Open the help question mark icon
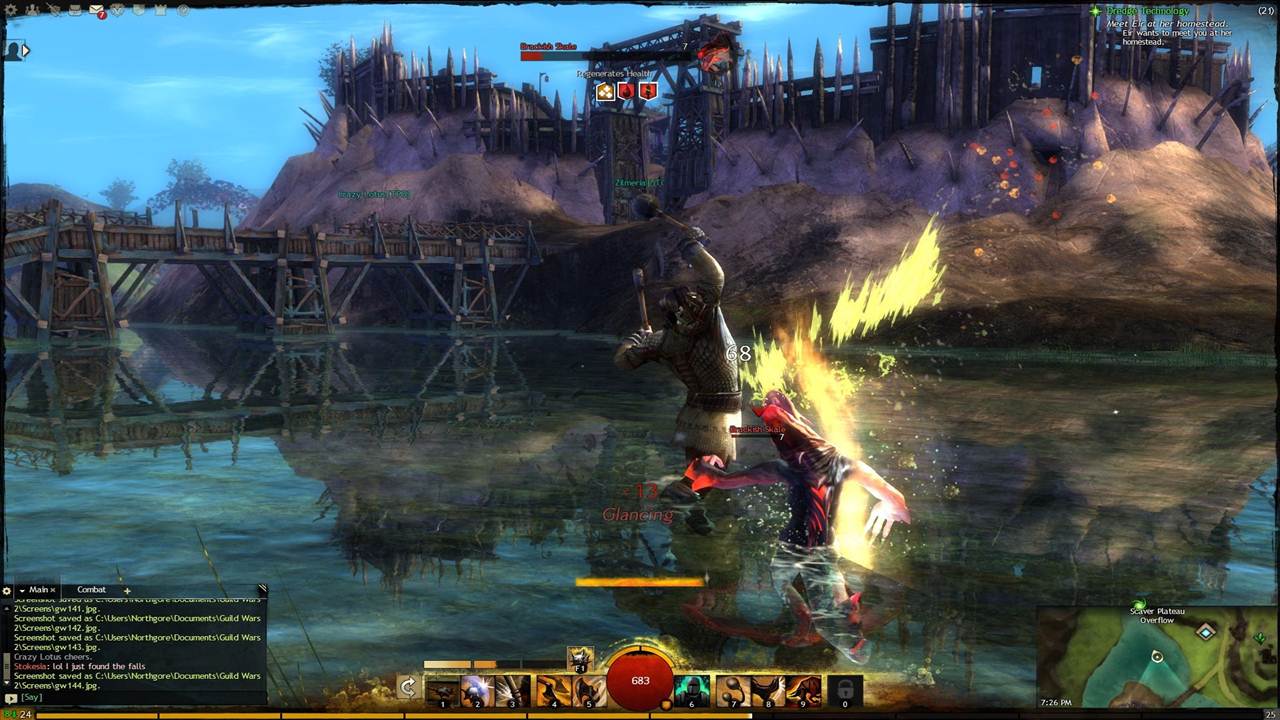 182,10
